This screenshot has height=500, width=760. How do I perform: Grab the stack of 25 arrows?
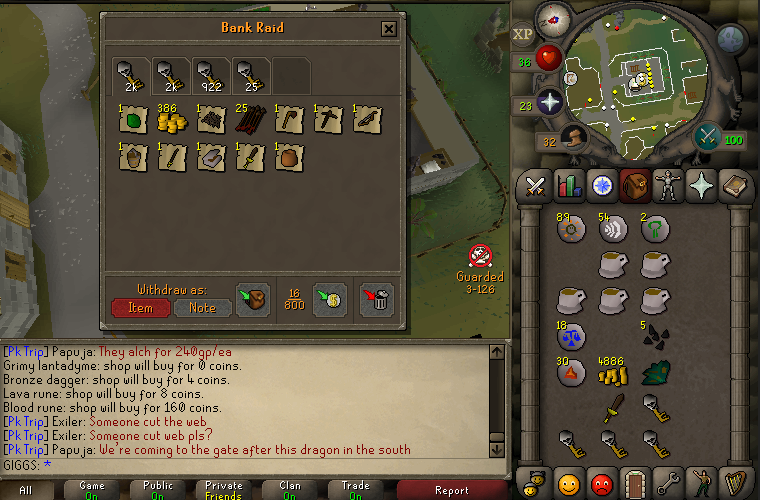(x=248, y=120)
